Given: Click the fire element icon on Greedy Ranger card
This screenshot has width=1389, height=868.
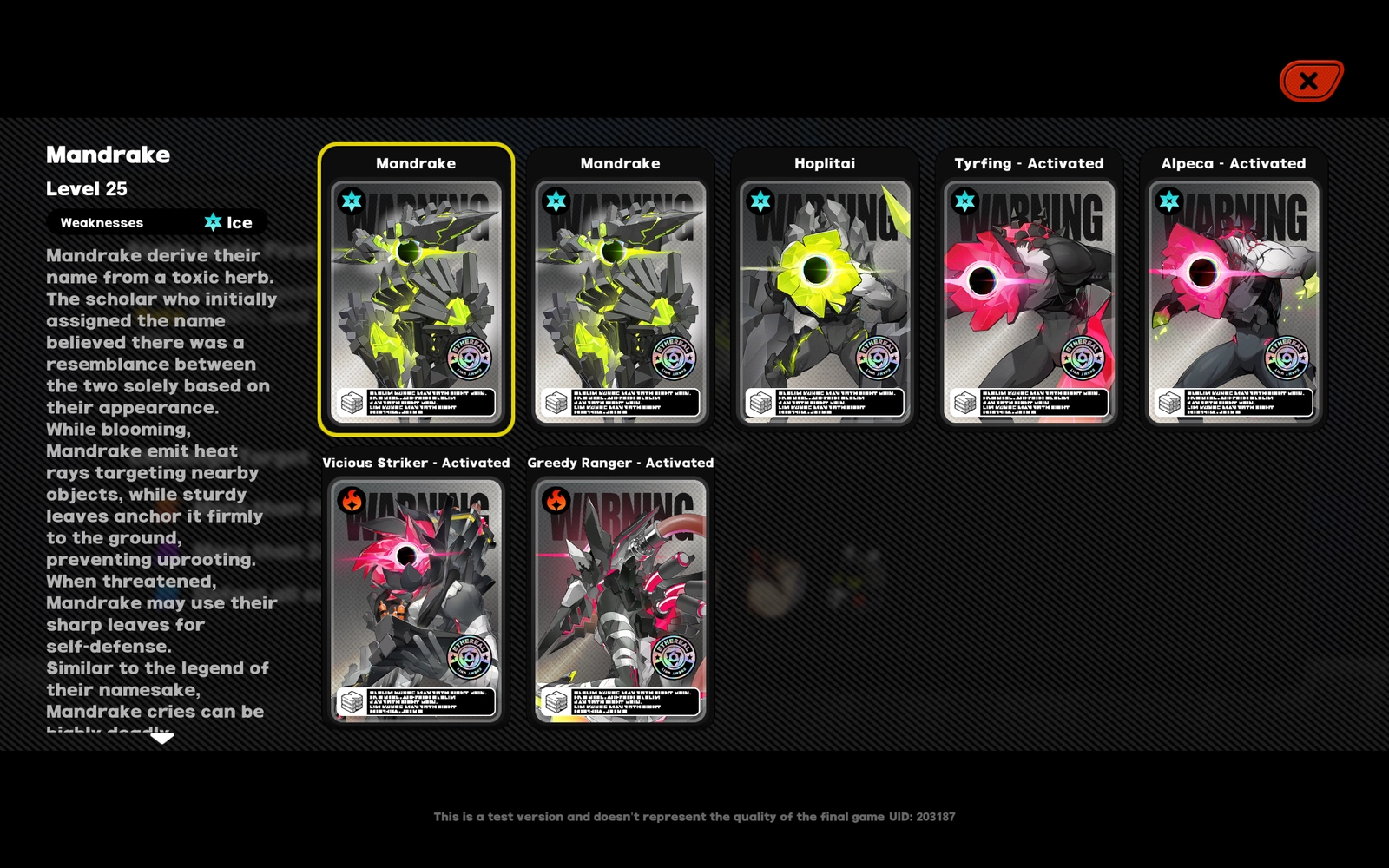Looking at the screenshot, I should (554, 500).
